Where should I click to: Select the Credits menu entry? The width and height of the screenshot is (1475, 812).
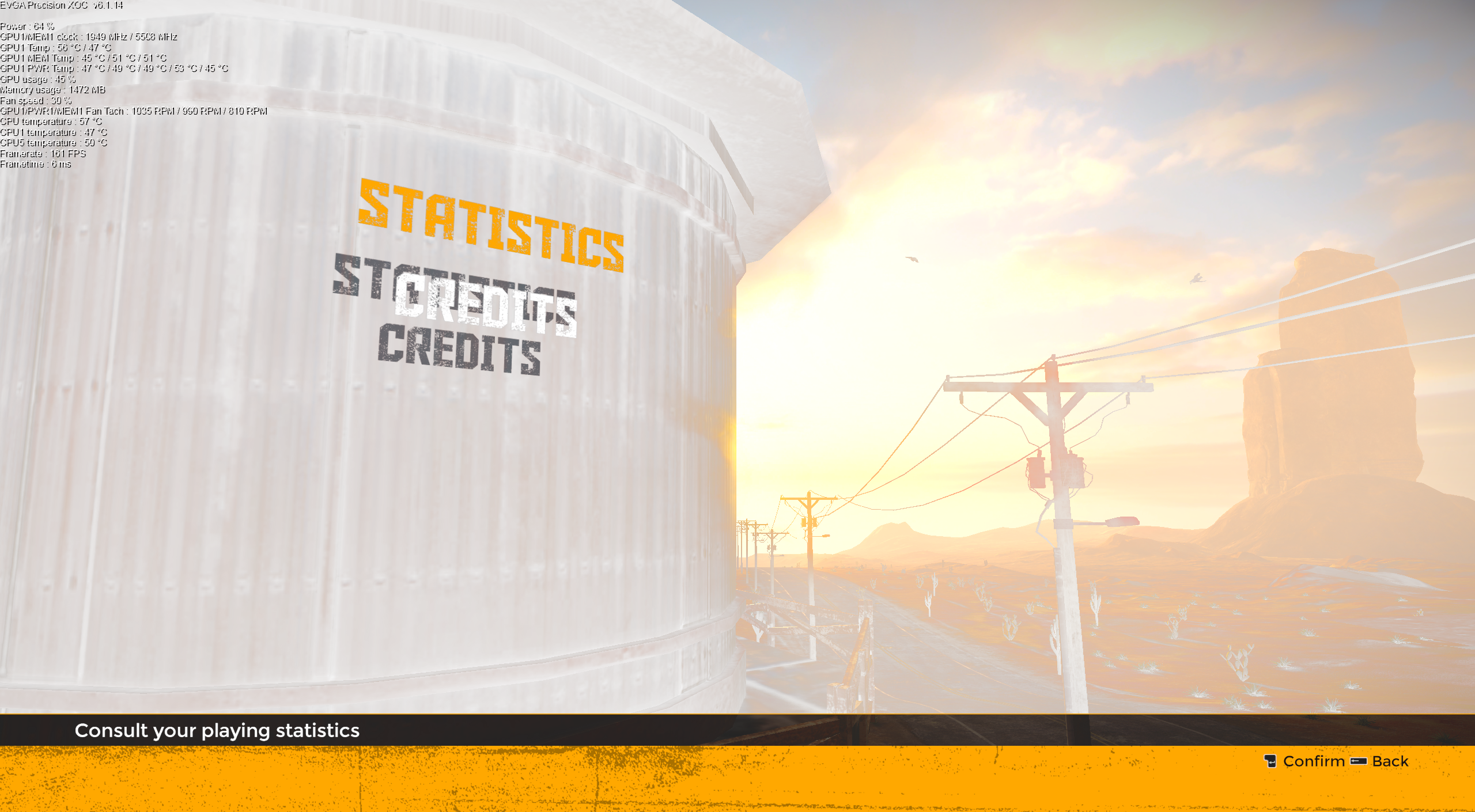point(485,305)
